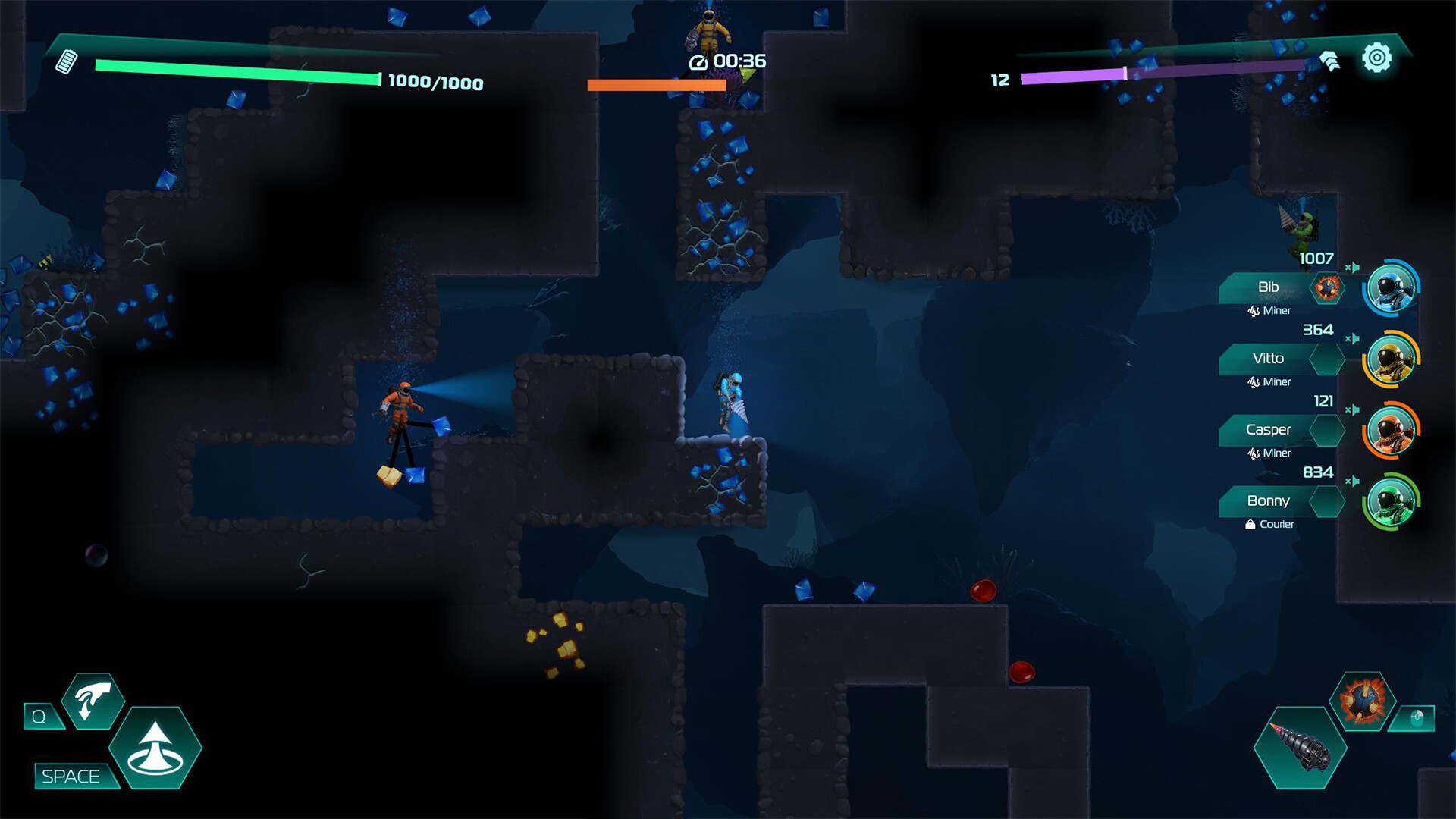Select Vitto's yellow astronaut portrait

click(1392, 359)
